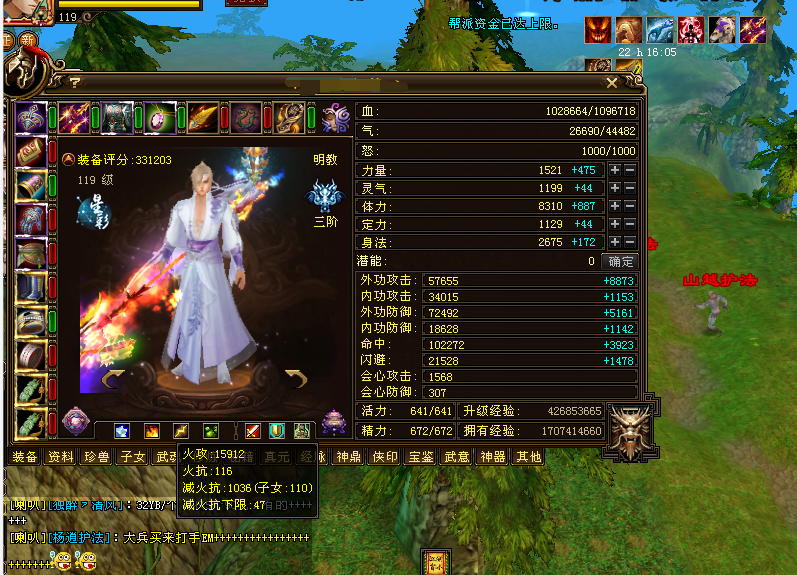The width and height of the screenshot is (797, 575).
Task: Show the 子女 tab
Action: click(132, 457)
